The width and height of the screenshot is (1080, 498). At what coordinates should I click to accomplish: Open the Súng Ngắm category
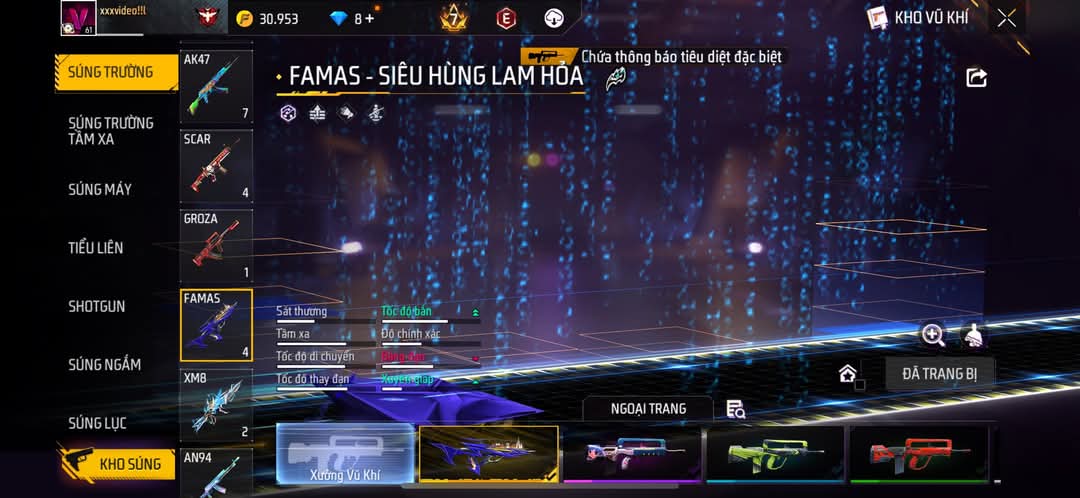click(104, 365)
